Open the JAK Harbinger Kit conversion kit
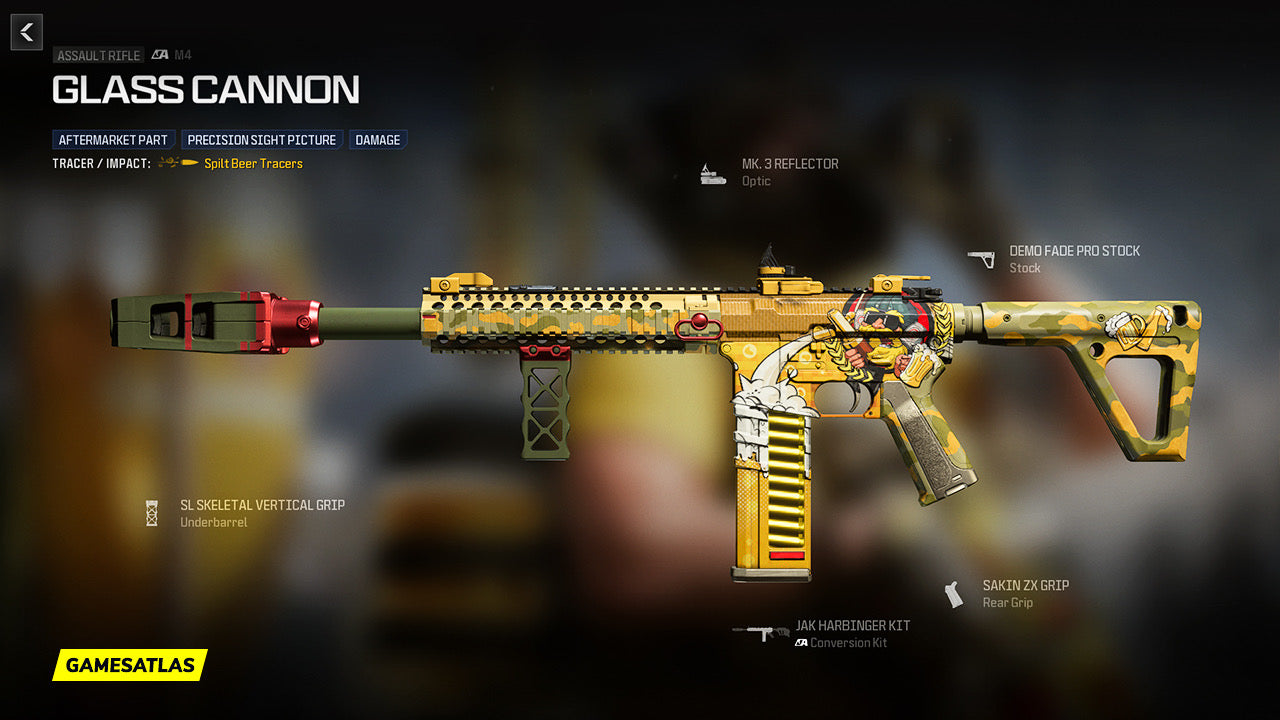1280x720 pixels. (x=852, y=626)
